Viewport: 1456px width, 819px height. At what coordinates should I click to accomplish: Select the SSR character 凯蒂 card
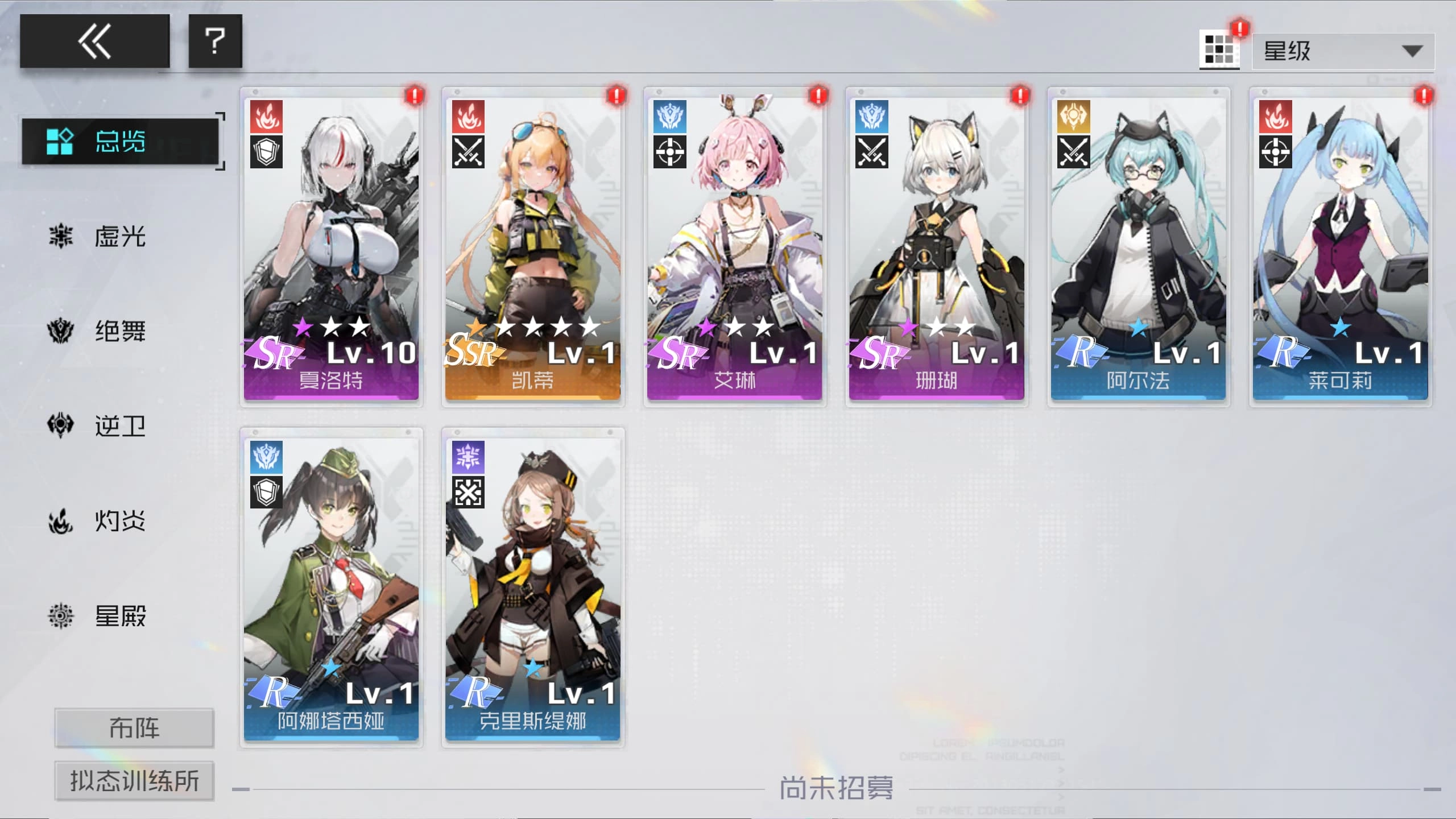533,245
